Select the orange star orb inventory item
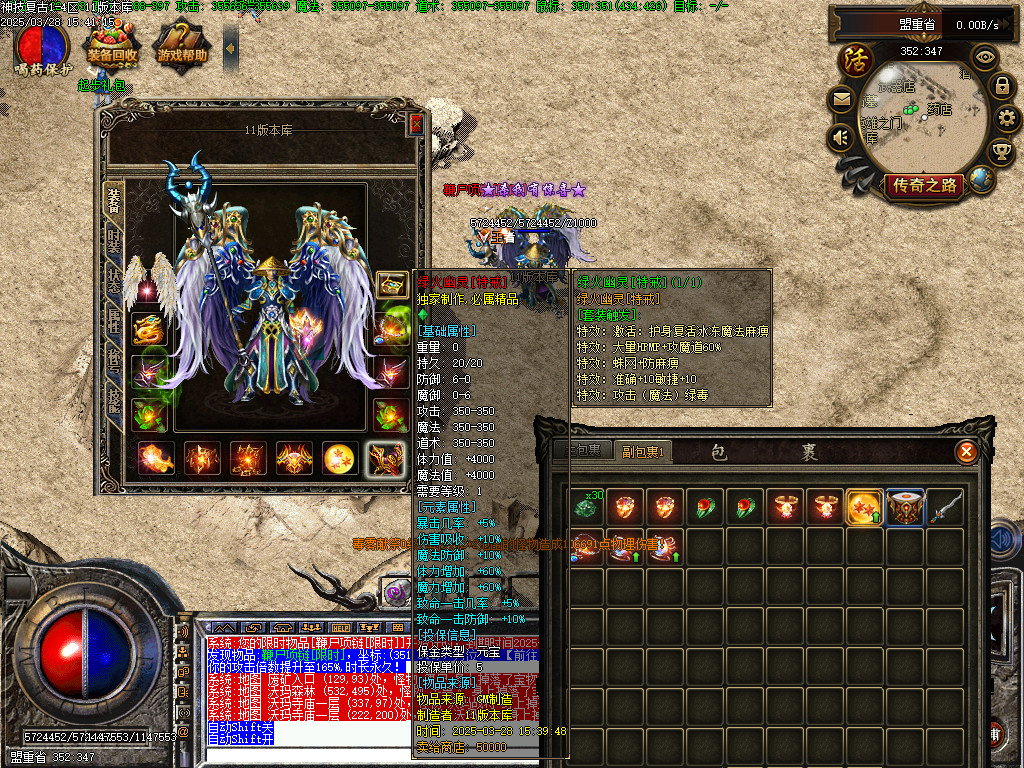Screen dimensions: 1024x768 point(864,508)
